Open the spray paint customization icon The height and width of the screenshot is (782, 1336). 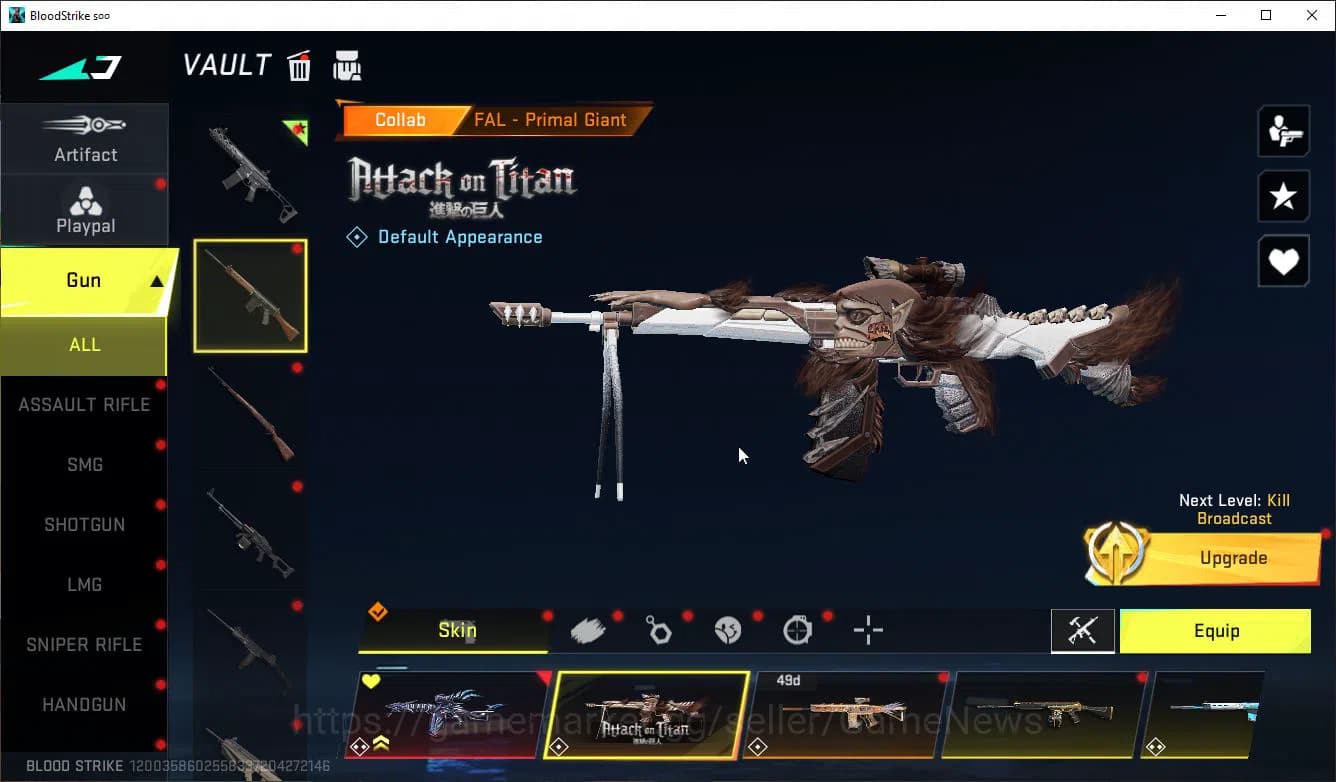(x=590, y=629)
